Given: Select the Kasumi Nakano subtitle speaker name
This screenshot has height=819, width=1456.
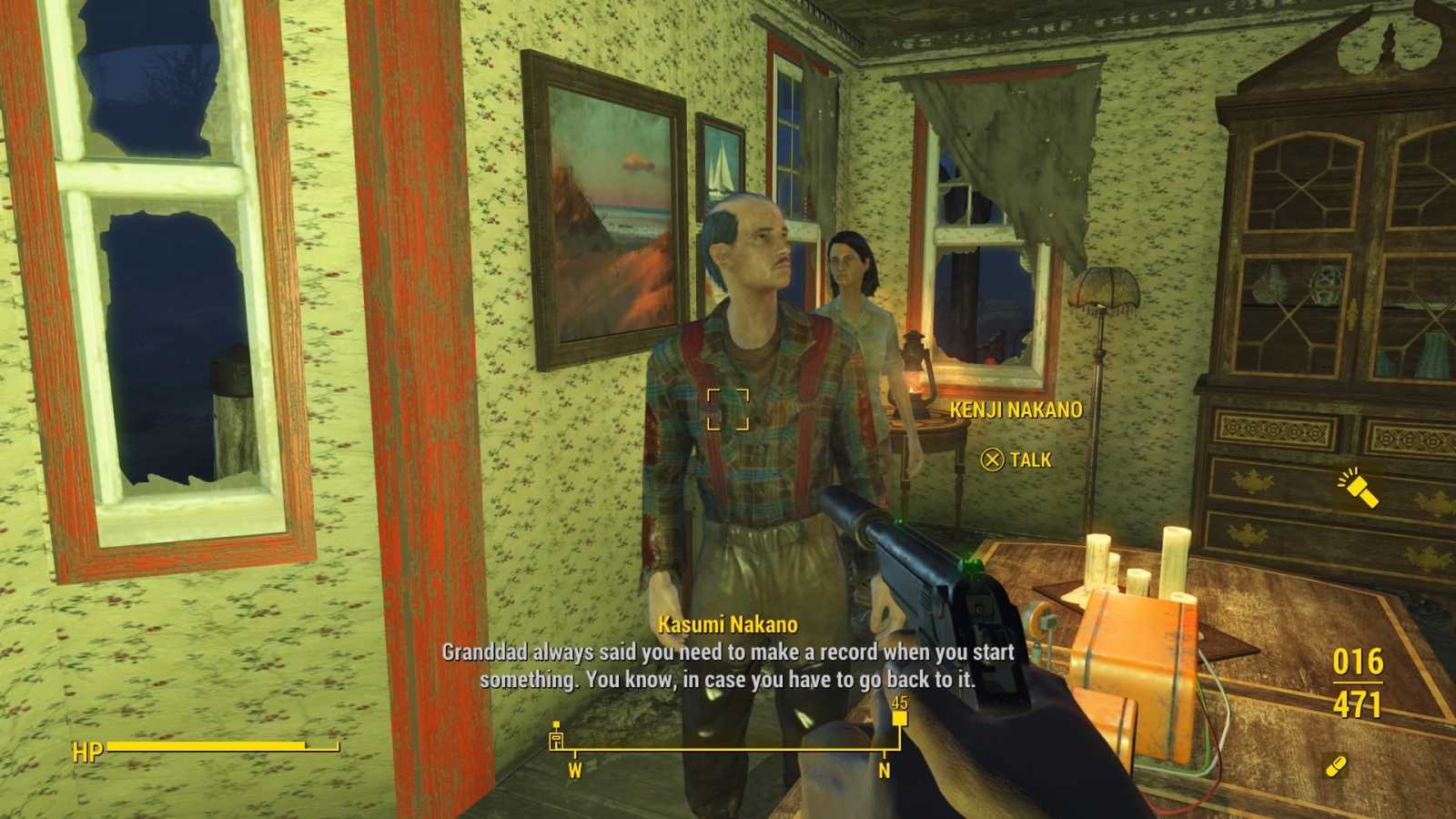Looking at the screenshot, I should coord(727,625).
